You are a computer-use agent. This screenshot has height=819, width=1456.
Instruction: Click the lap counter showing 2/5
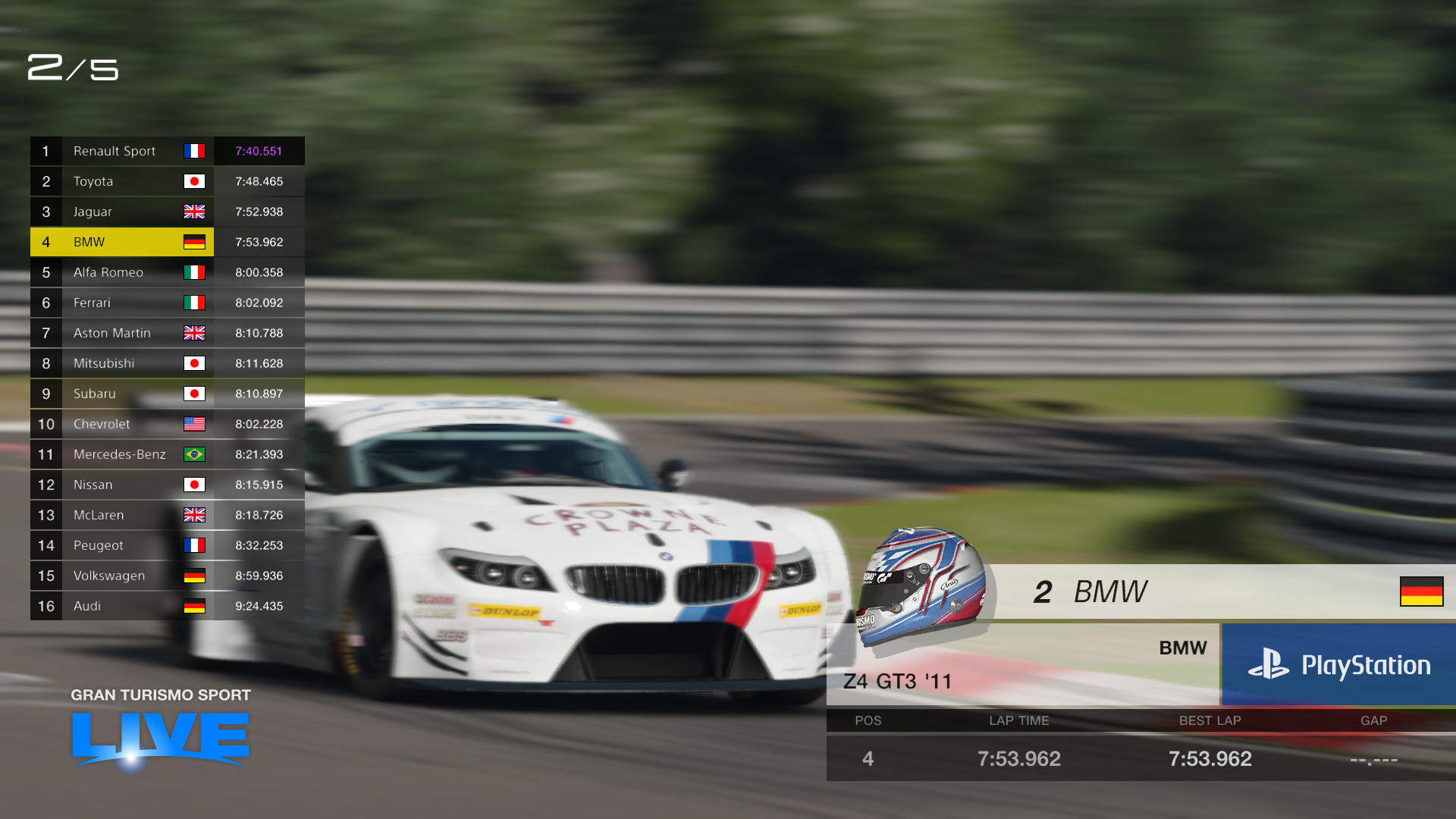[73, 70]
